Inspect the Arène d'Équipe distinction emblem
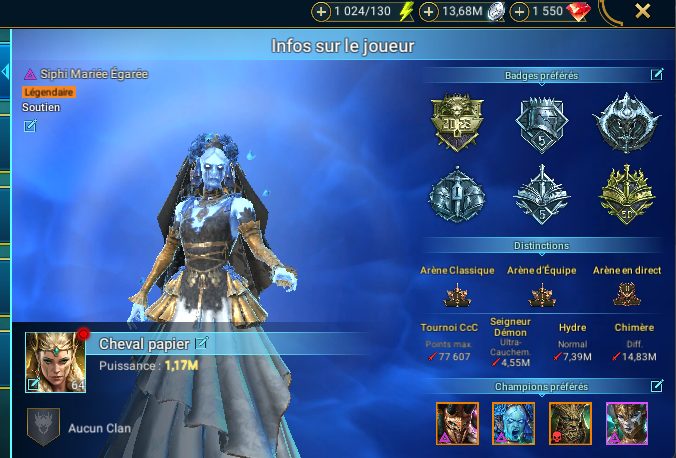 541,294
